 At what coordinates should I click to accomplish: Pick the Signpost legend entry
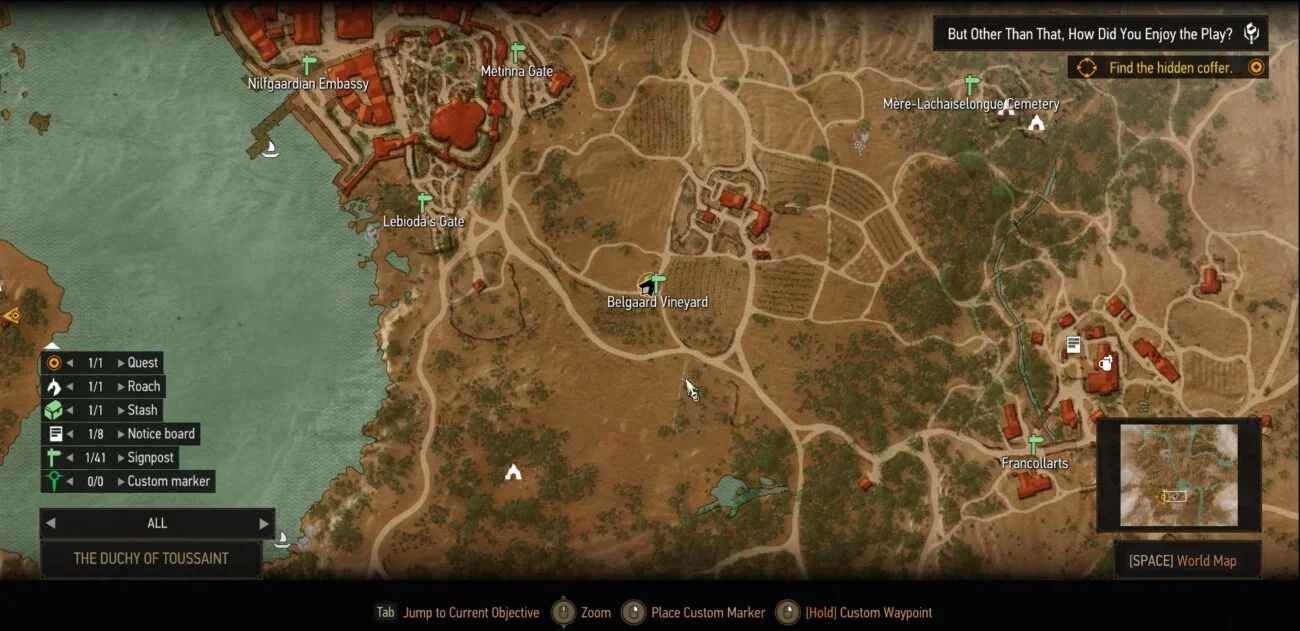pyautogui.click(x=150, y=458)
